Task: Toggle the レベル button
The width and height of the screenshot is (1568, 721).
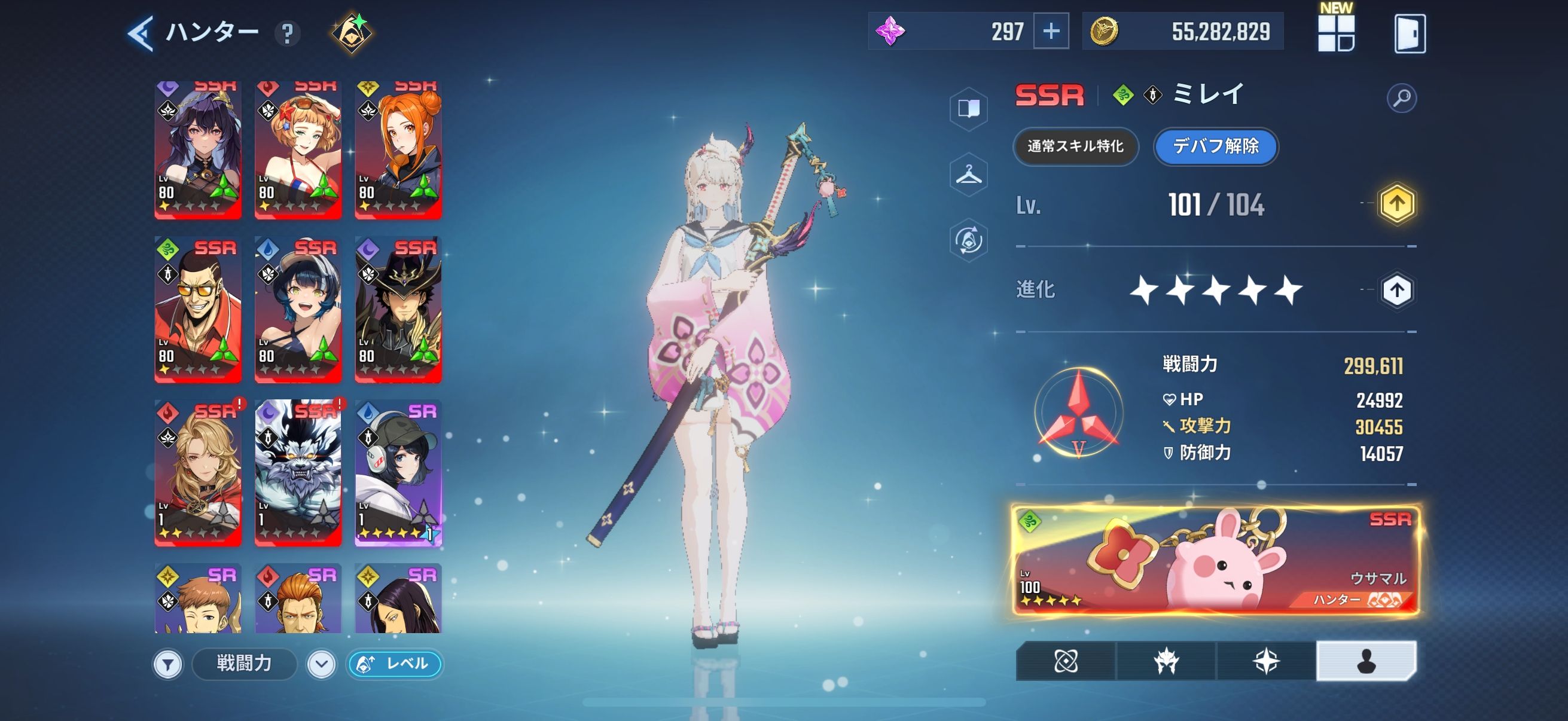Action: (395, 664)
